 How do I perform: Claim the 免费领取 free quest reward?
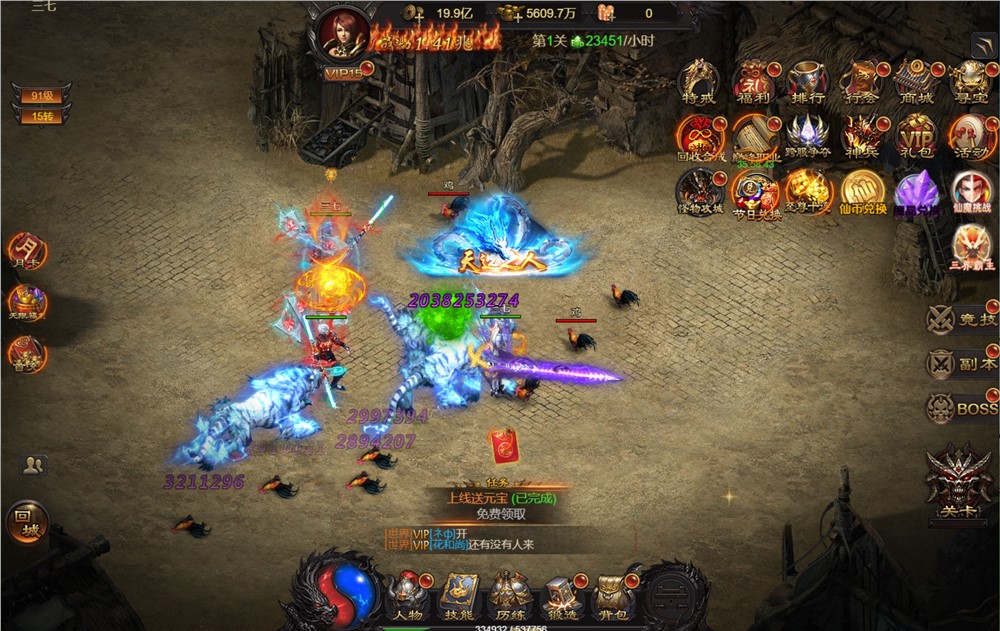[x=501, y=514]
